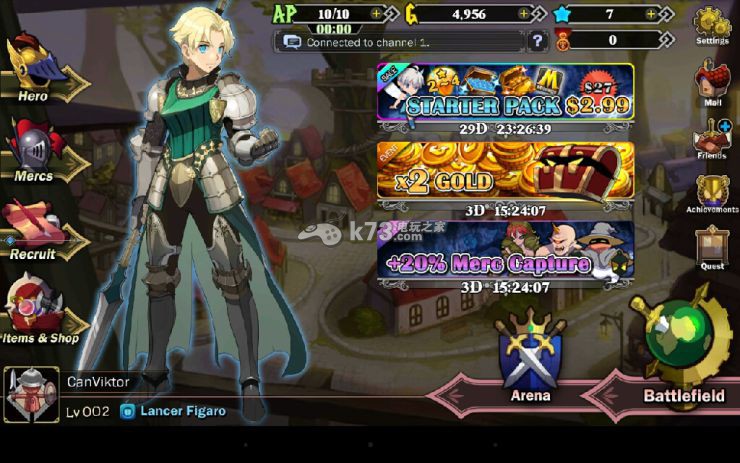View Achievements

click(711, 193)
